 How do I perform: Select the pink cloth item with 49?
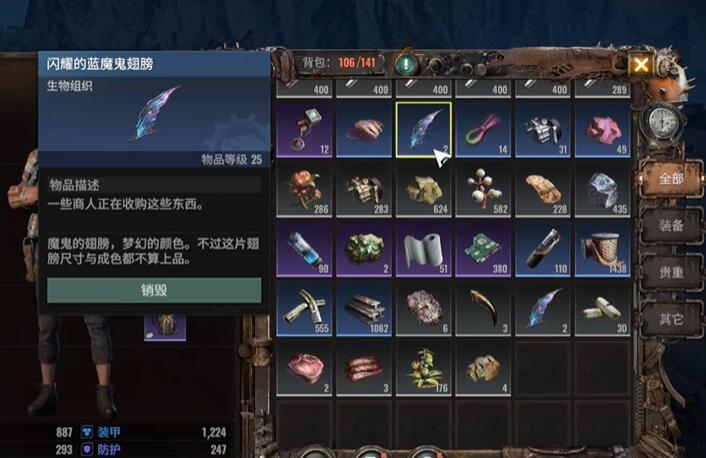click(x=601, y=130)
